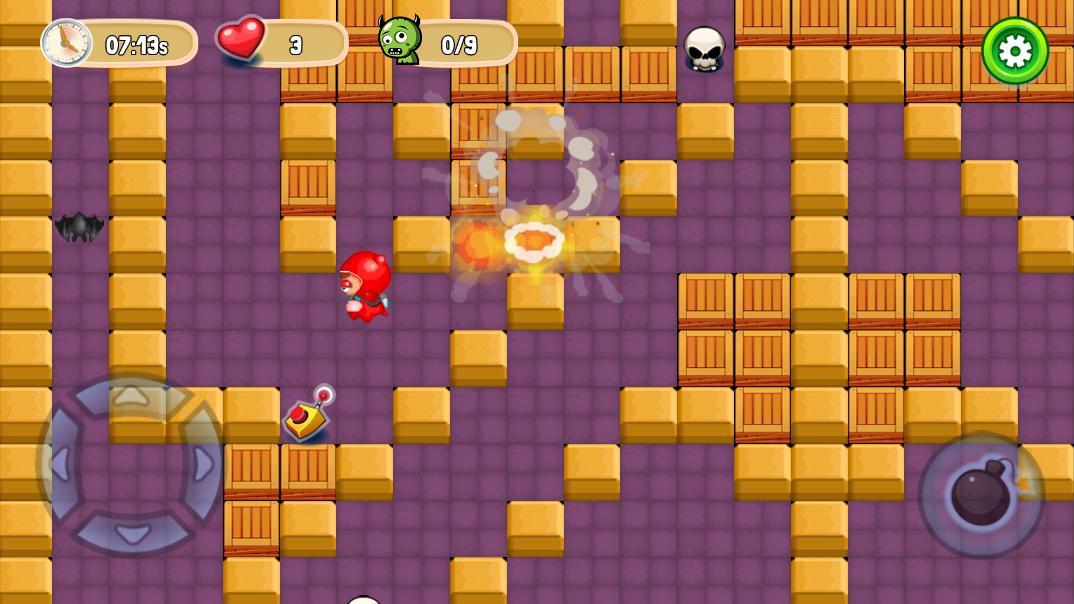This screenshot has width=1074, height=604.
Task: Tap the right arrow on the d-pad
Action: click(x=201, y=464)
